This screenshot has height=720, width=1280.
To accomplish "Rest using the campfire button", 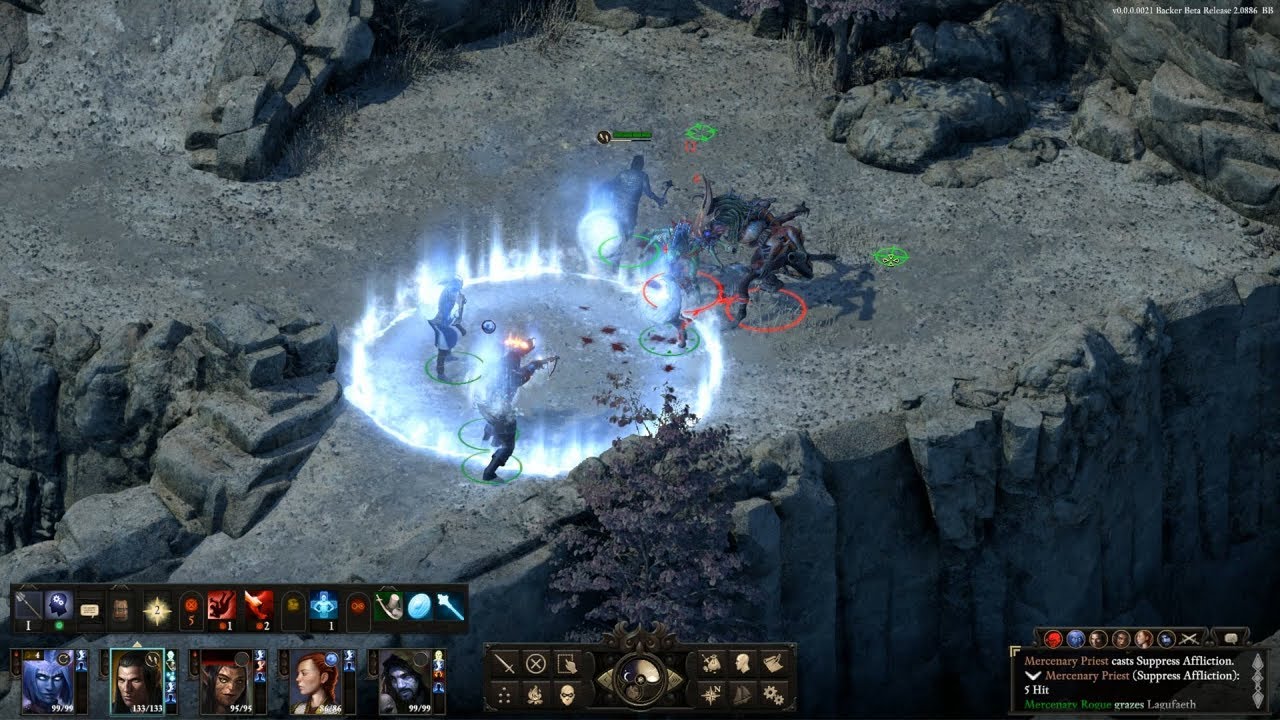I will pos(537,692).
